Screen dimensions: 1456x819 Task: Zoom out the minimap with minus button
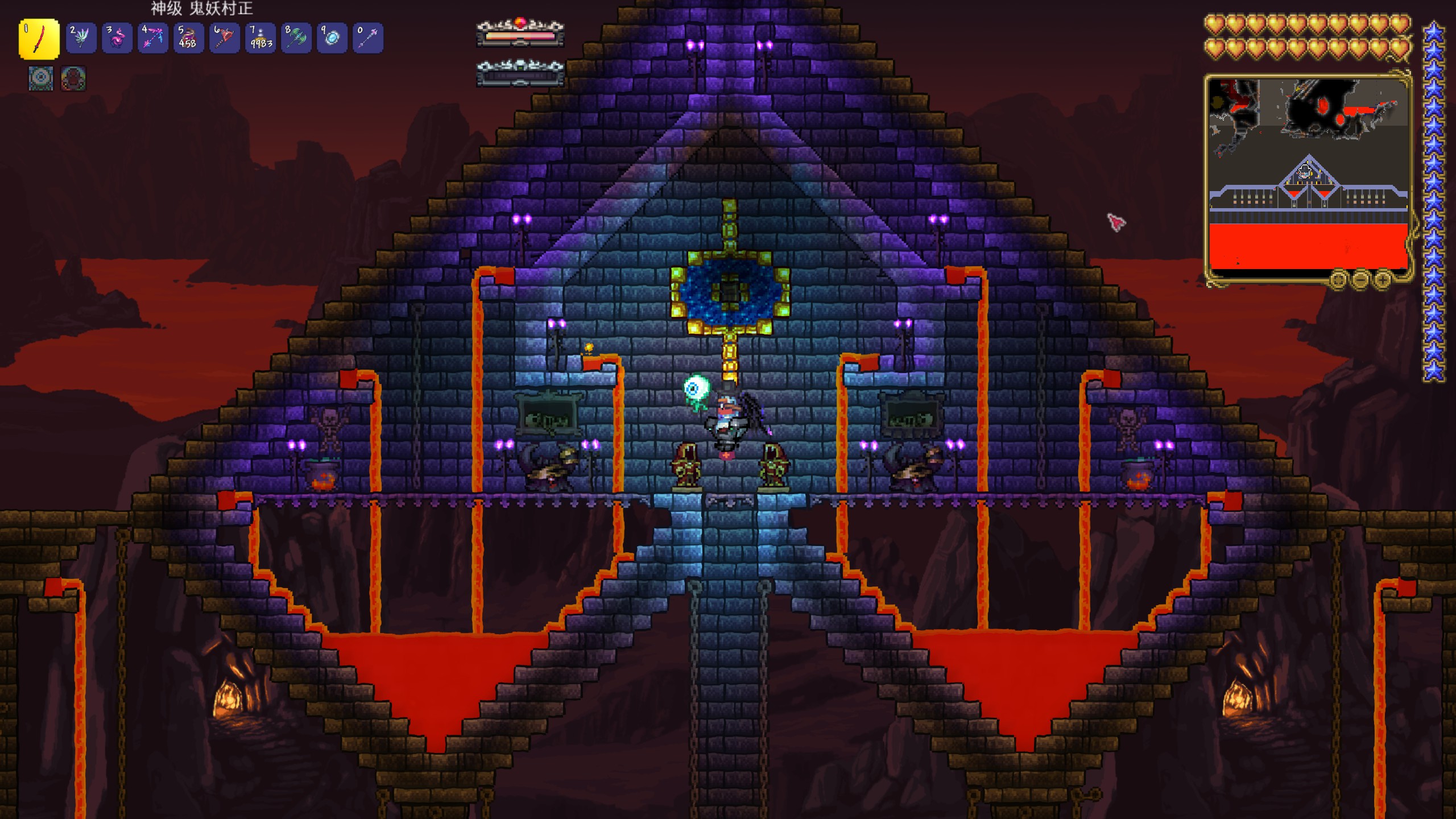click(1360, 279)
